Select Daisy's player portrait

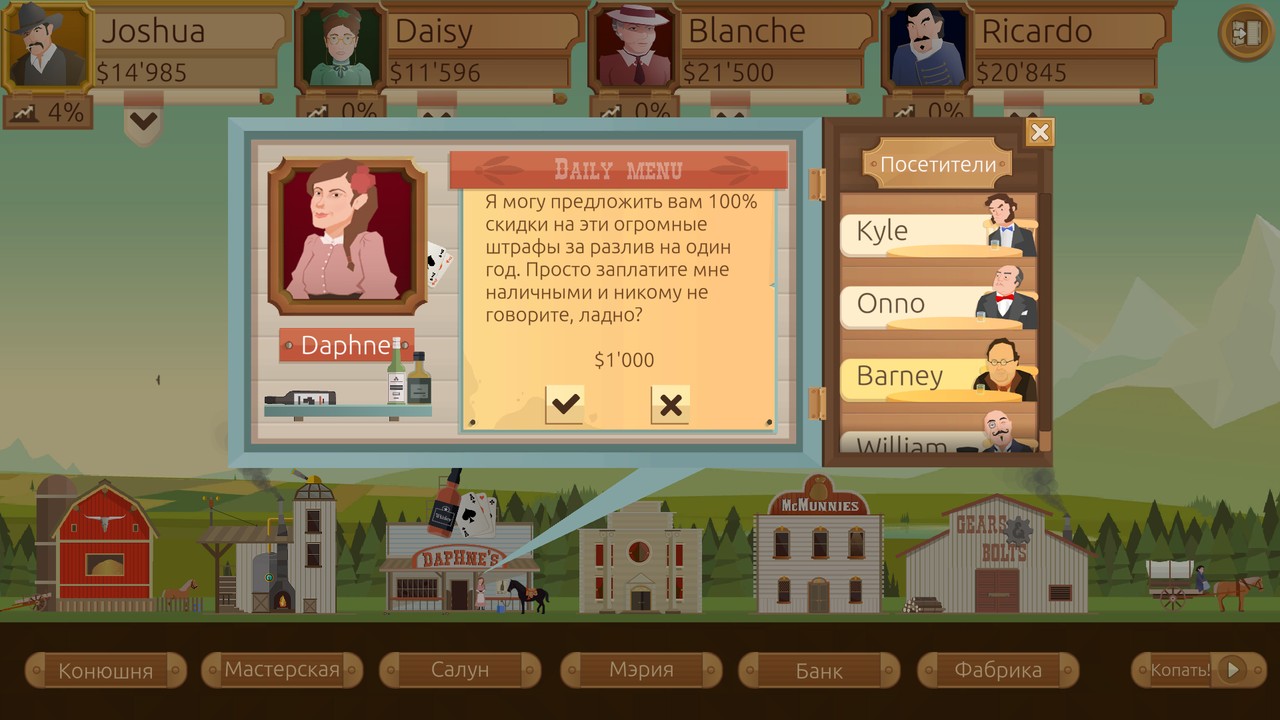(x=341, y=47)
